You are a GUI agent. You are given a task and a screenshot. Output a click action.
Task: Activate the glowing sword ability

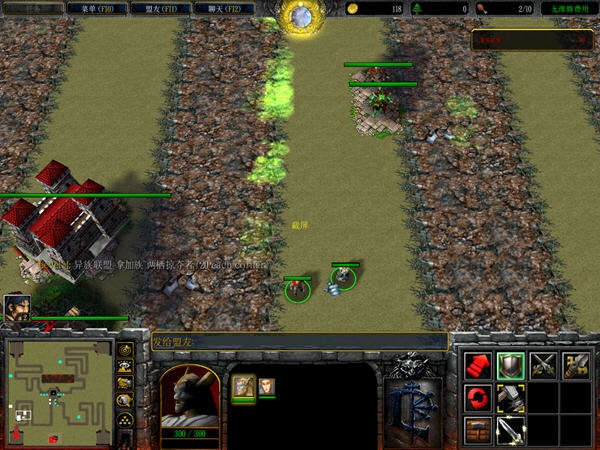point(510,430)
